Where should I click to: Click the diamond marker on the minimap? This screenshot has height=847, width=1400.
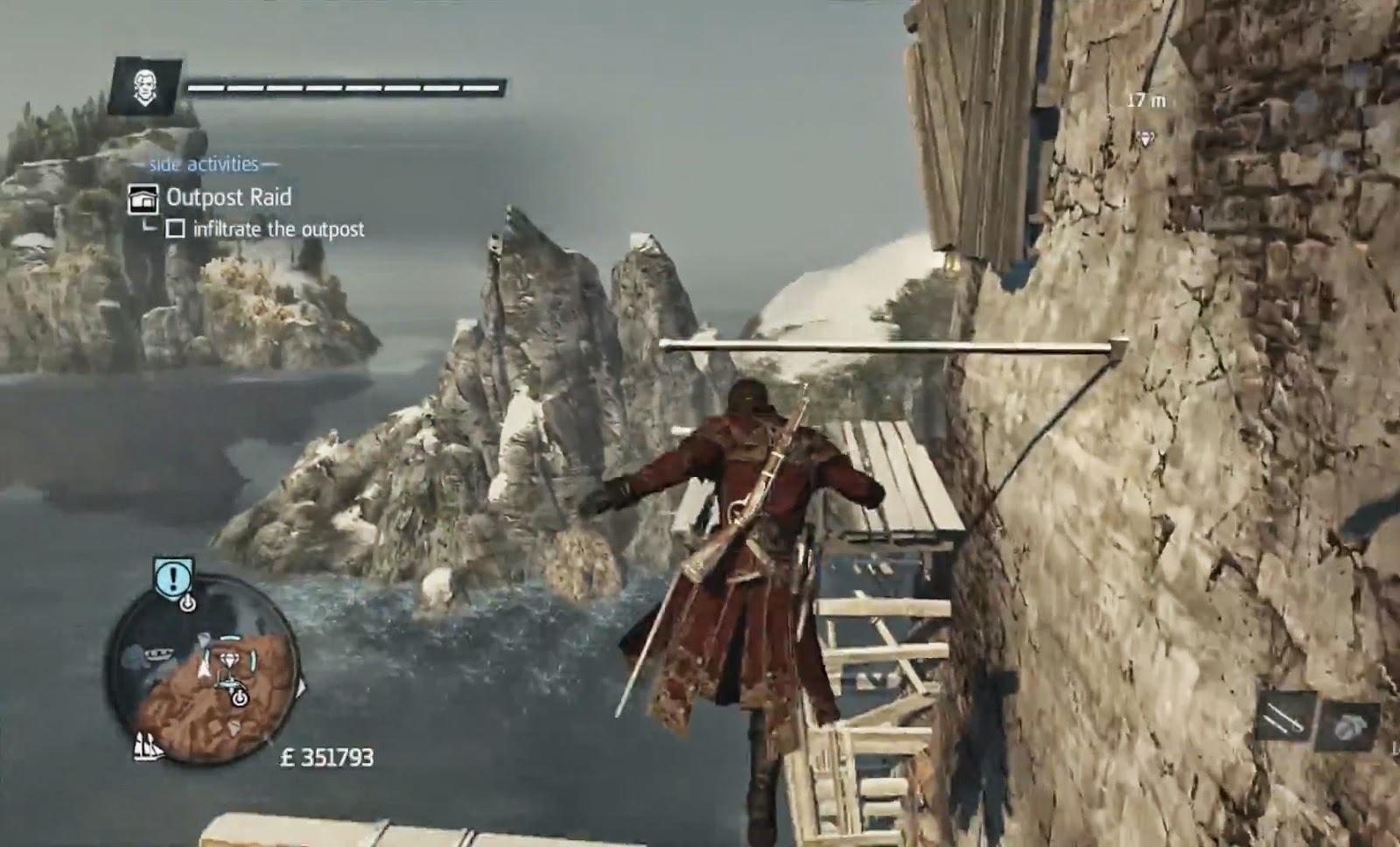point(230,661)
